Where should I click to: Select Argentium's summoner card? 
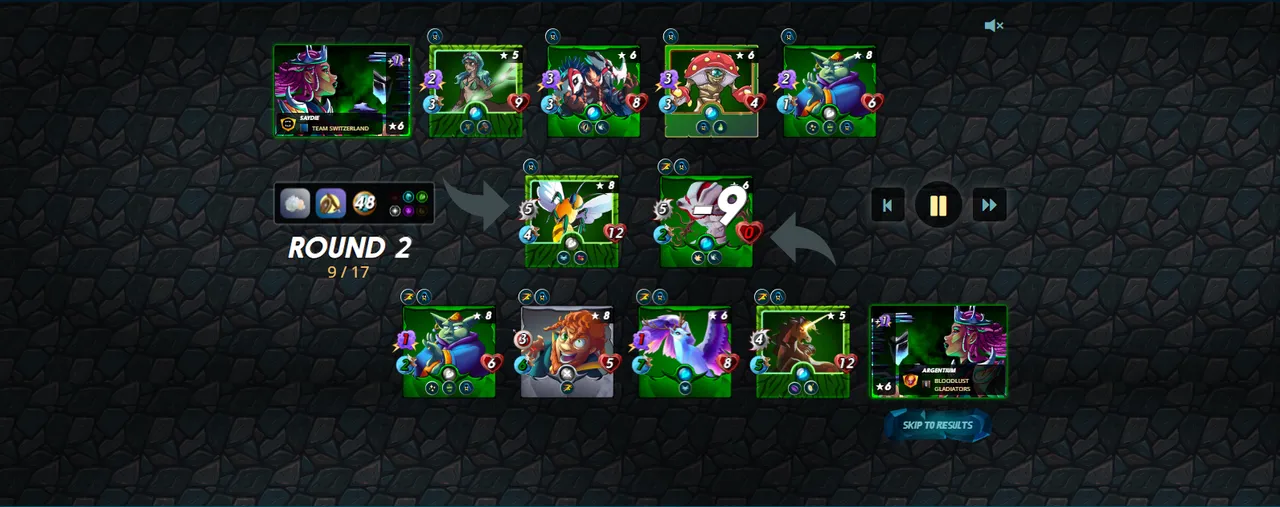(x=938, y=351)
